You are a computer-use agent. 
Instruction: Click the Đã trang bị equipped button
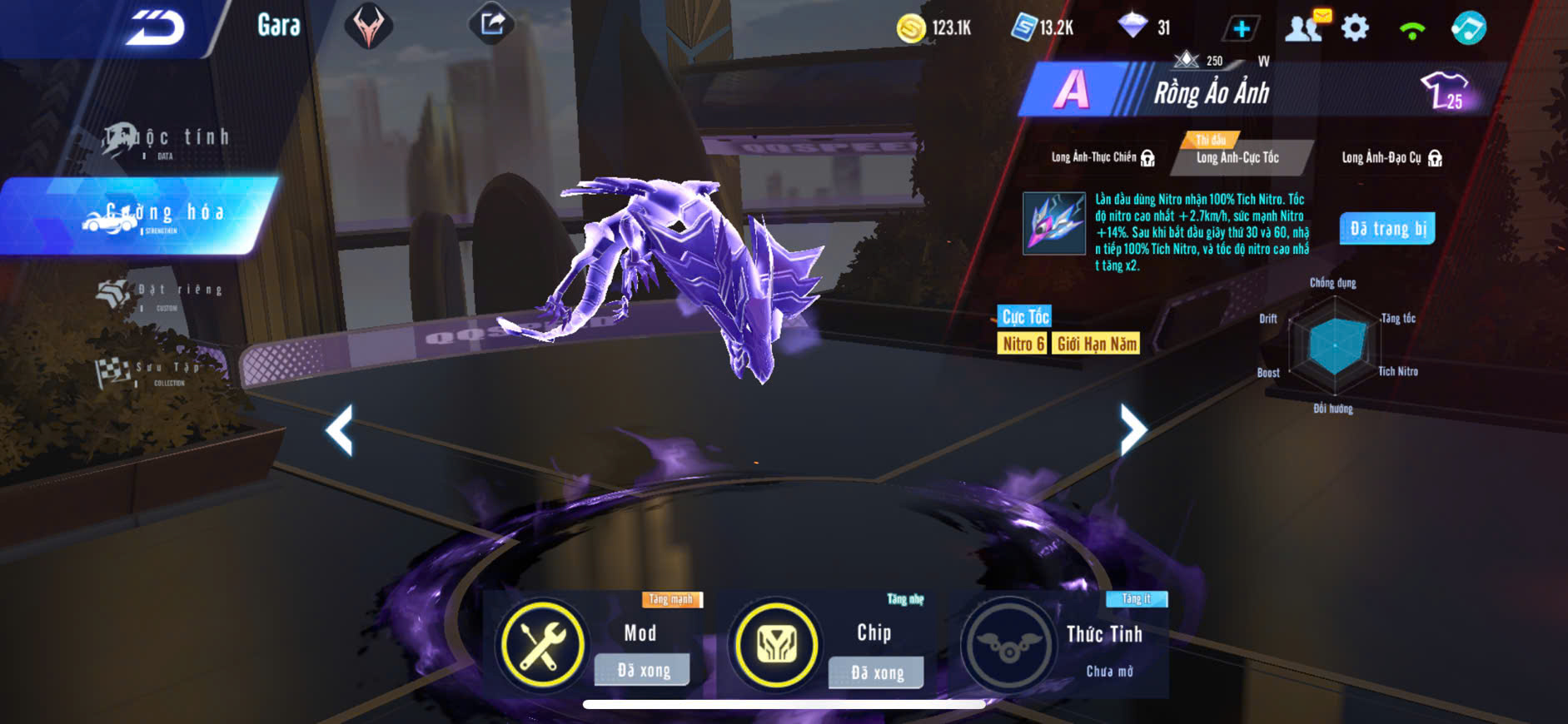pyautogui.click(x=1387, y=229)
